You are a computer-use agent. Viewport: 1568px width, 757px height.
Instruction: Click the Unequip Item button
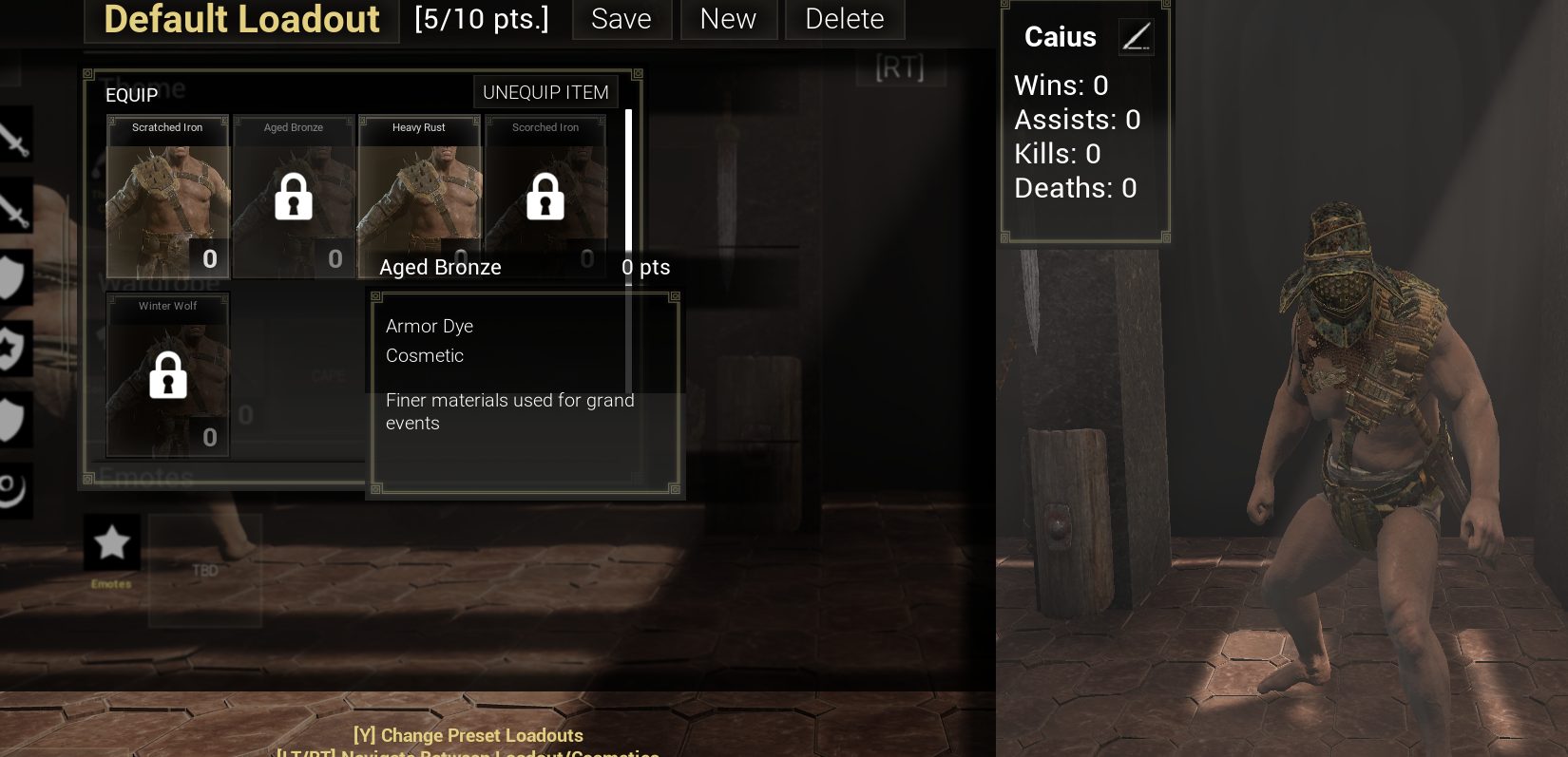pos(545,92)
